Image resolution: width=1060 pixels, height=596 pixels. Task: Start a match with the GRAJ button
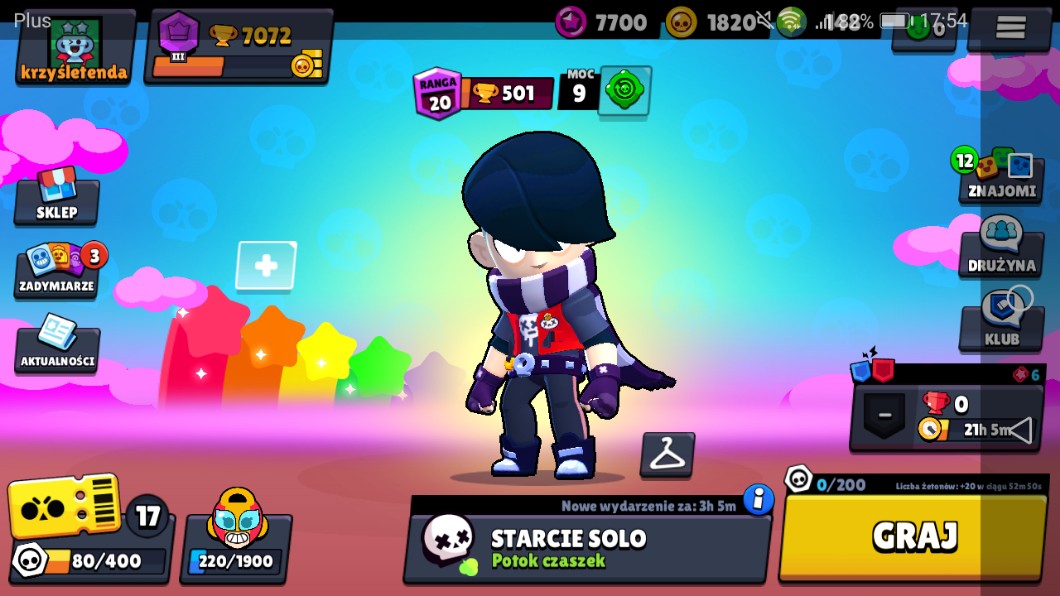914,536
